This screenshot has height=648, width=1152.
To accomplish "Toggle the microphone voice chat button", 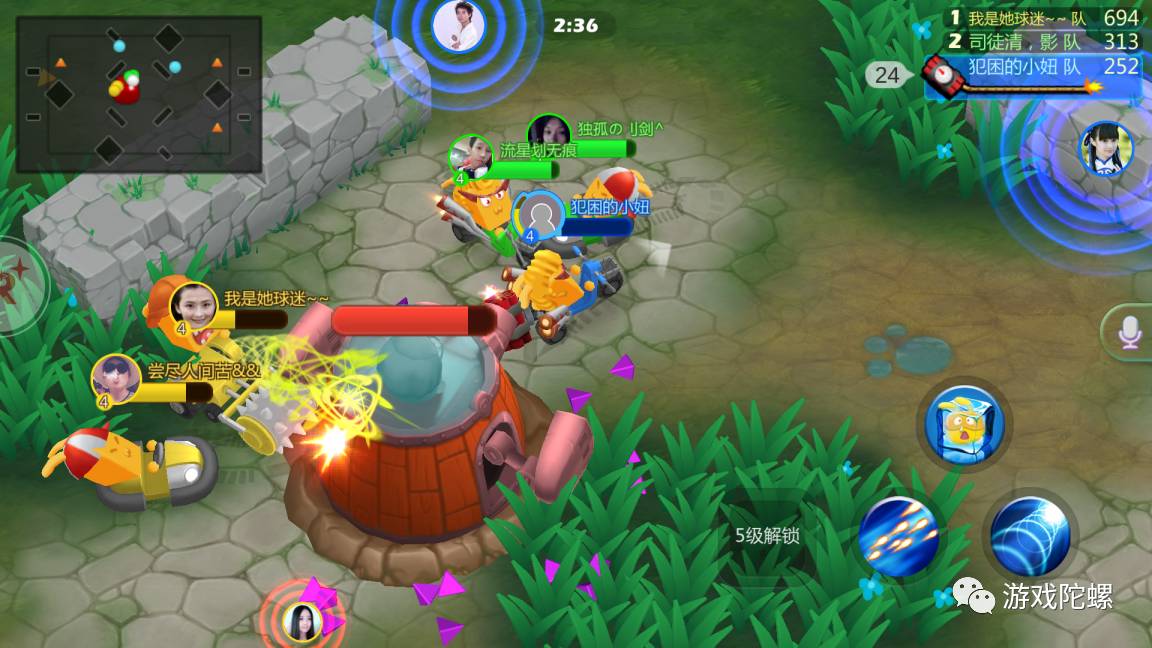I will (x=1130, y=331).
